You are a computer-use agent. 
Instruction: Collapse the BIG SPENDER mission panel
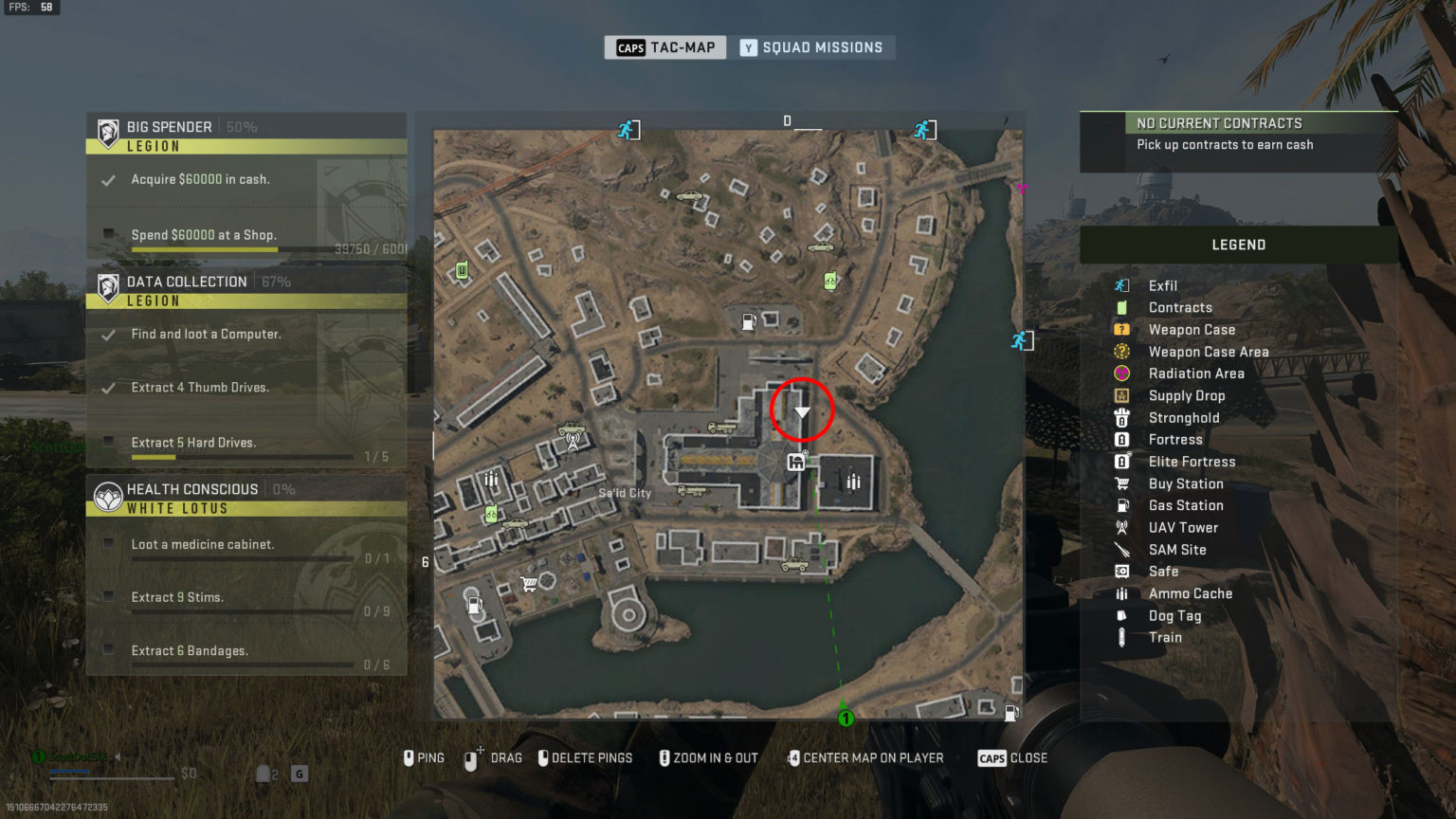coord(169,126)
